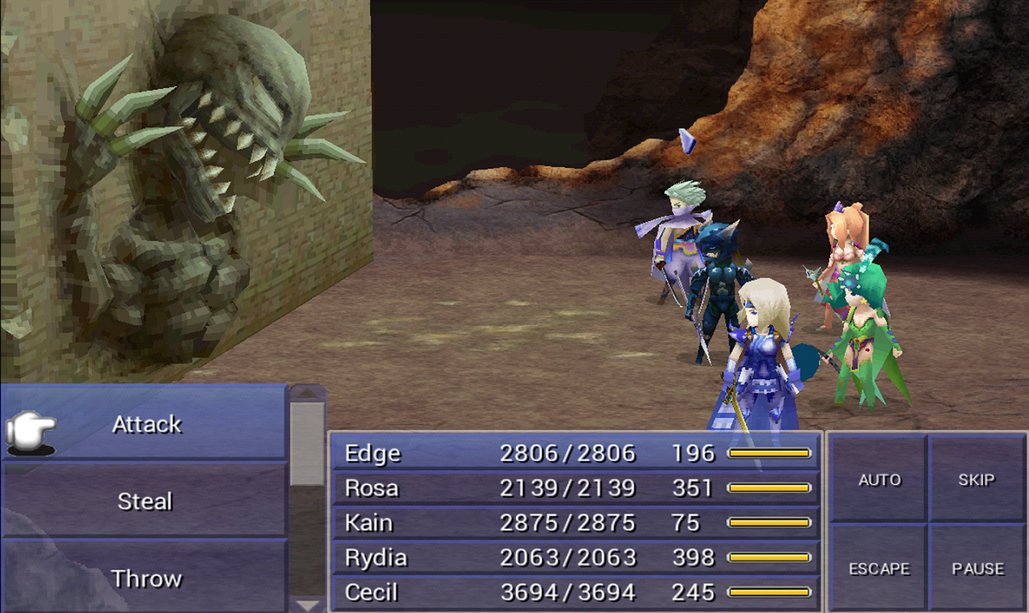Turn on AUTO battle

point(879,480)
